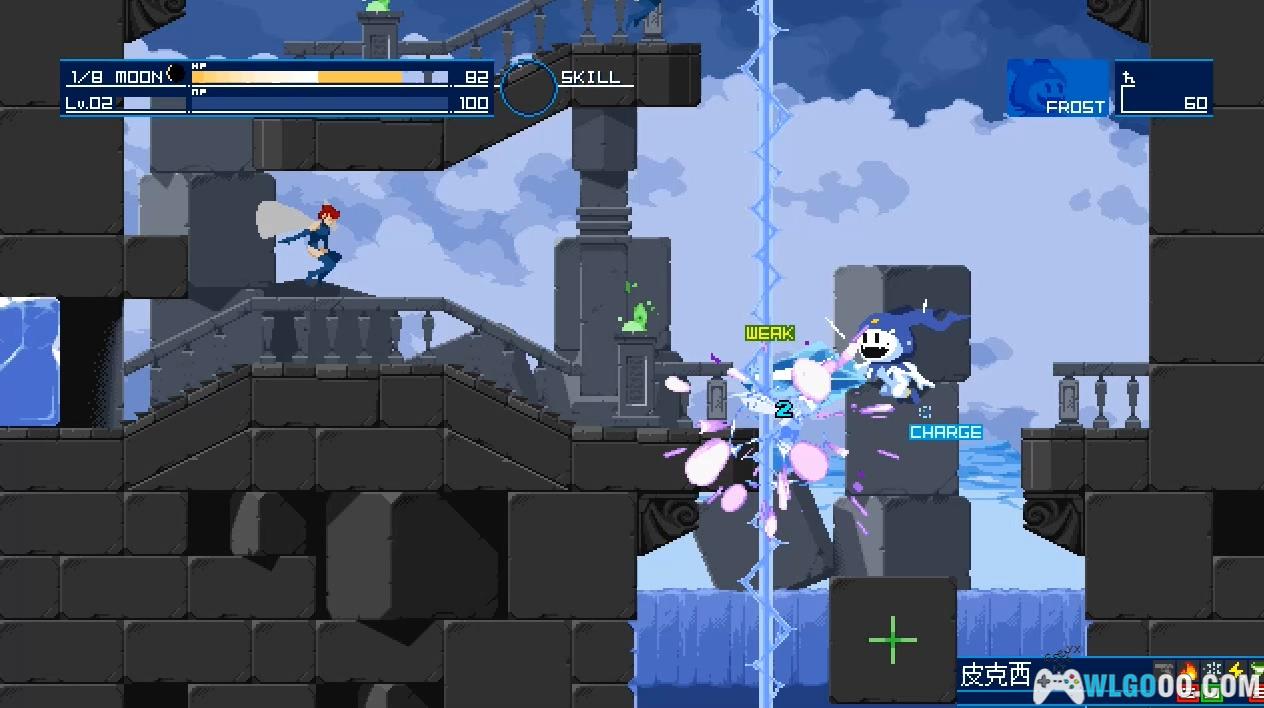Click the Jack Frost demon portrait
The image size is (1264, 708).
[x=1058, y=88]
